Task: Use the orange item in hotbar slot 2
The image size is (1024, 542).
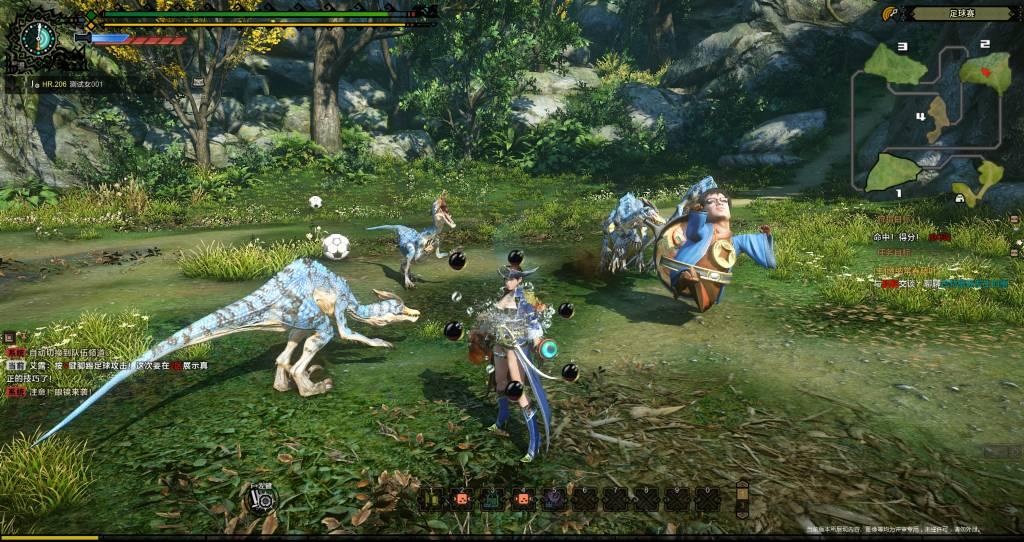Action: click(462, 498)
